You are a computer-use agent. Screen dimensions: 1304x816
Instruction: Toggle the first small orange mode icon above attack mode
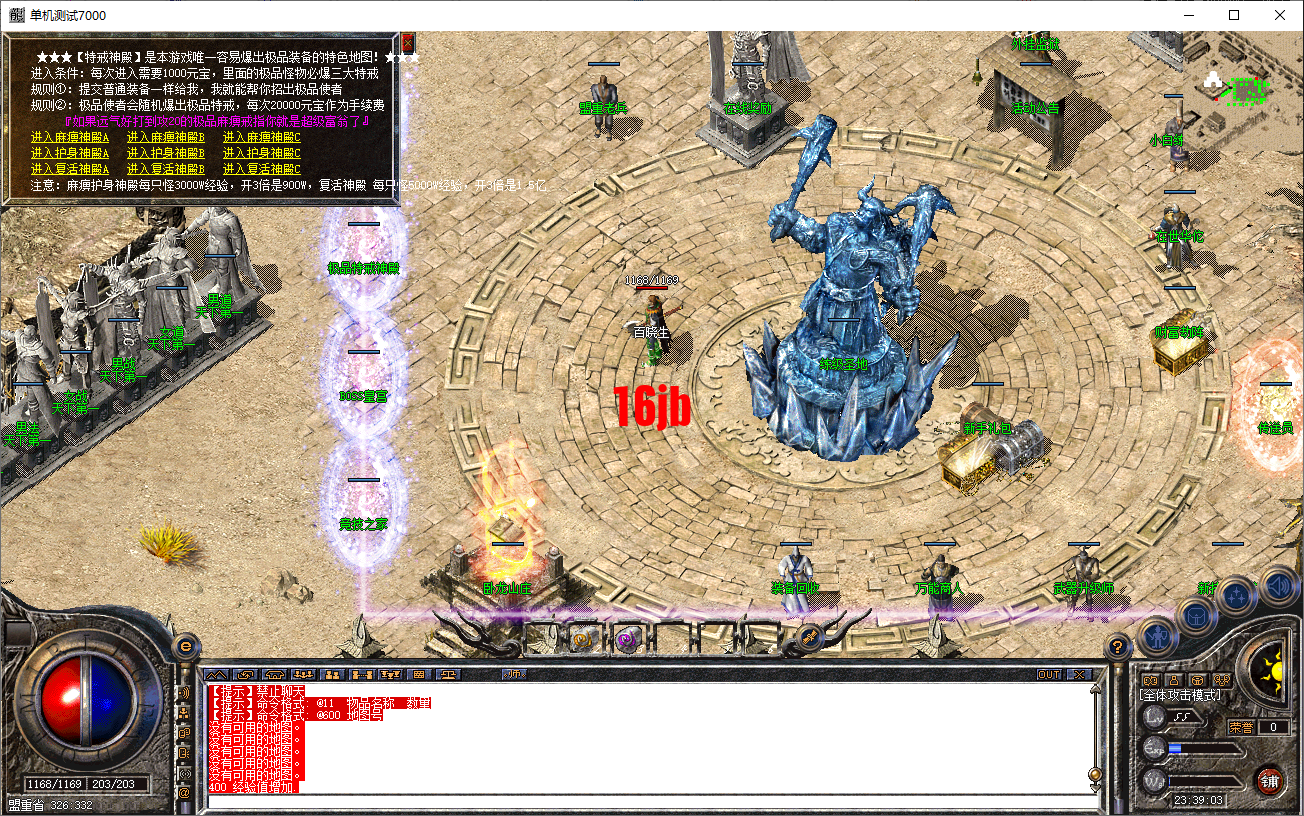tap(1150, 680)
